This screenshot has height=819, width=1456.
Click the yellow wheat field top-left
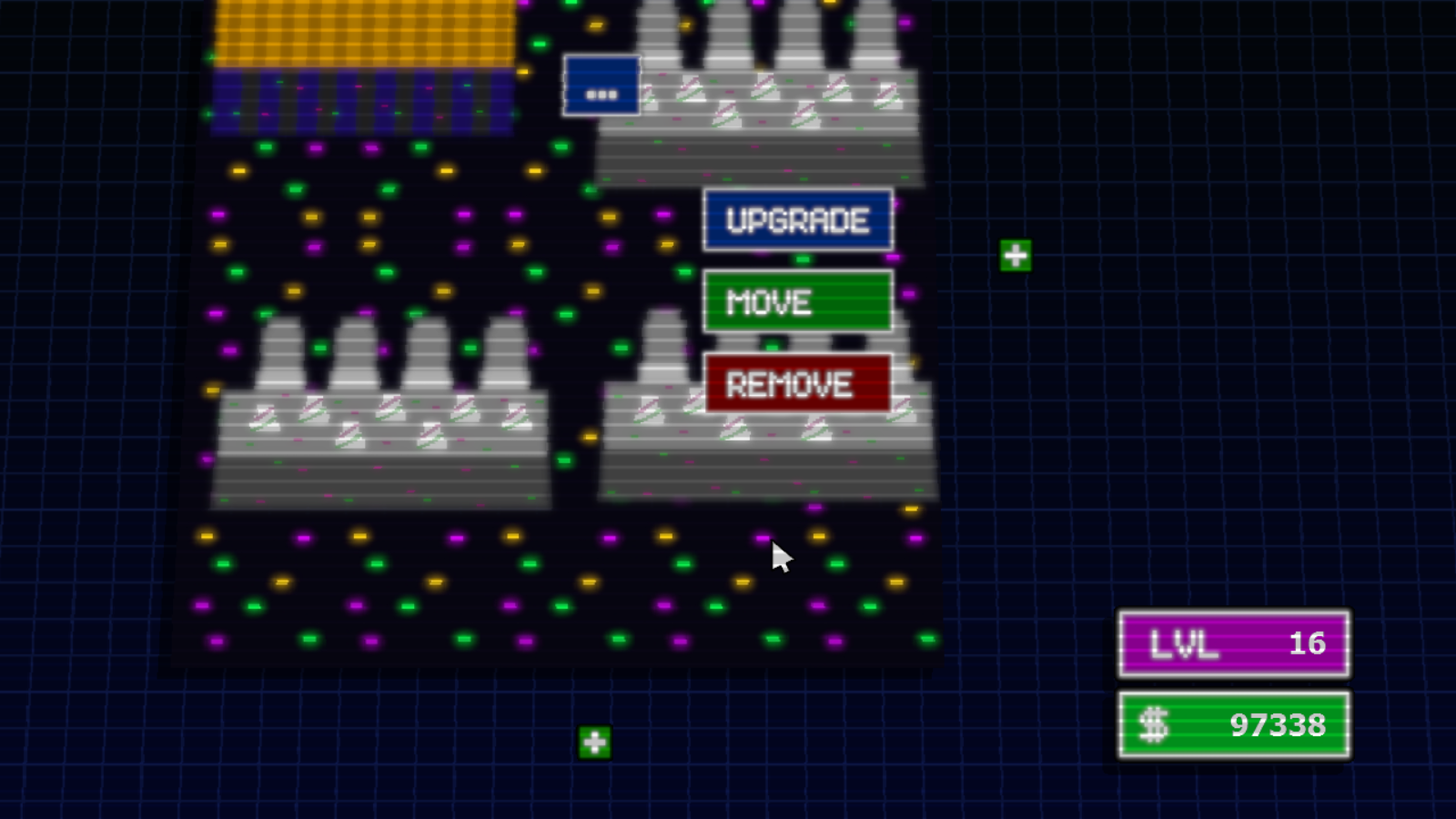tap(359, 32)
